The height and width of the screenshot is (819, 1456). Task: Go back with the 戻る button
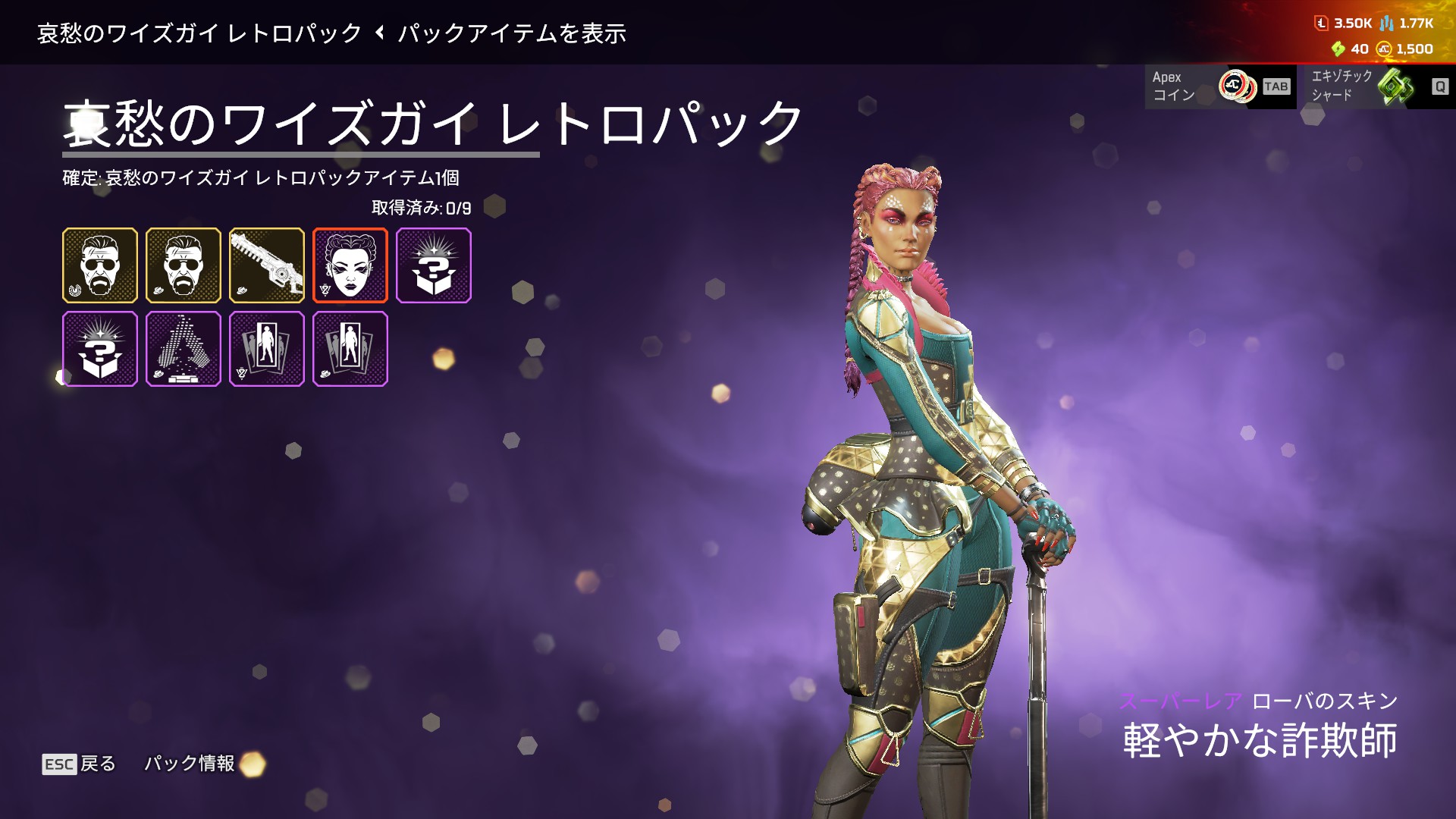coord(79,764)
